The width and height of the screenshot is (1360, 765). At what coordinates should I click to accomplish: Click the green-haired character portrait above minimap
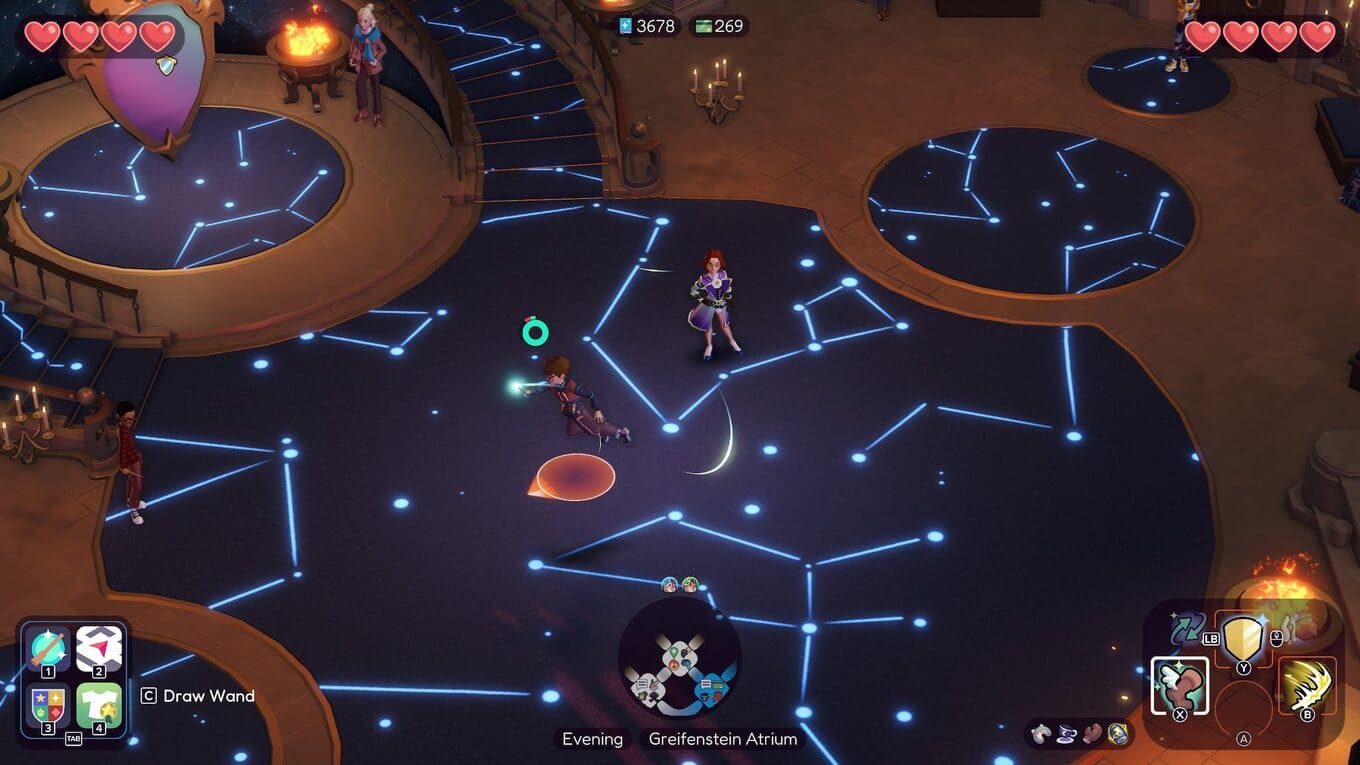(690, 584)
